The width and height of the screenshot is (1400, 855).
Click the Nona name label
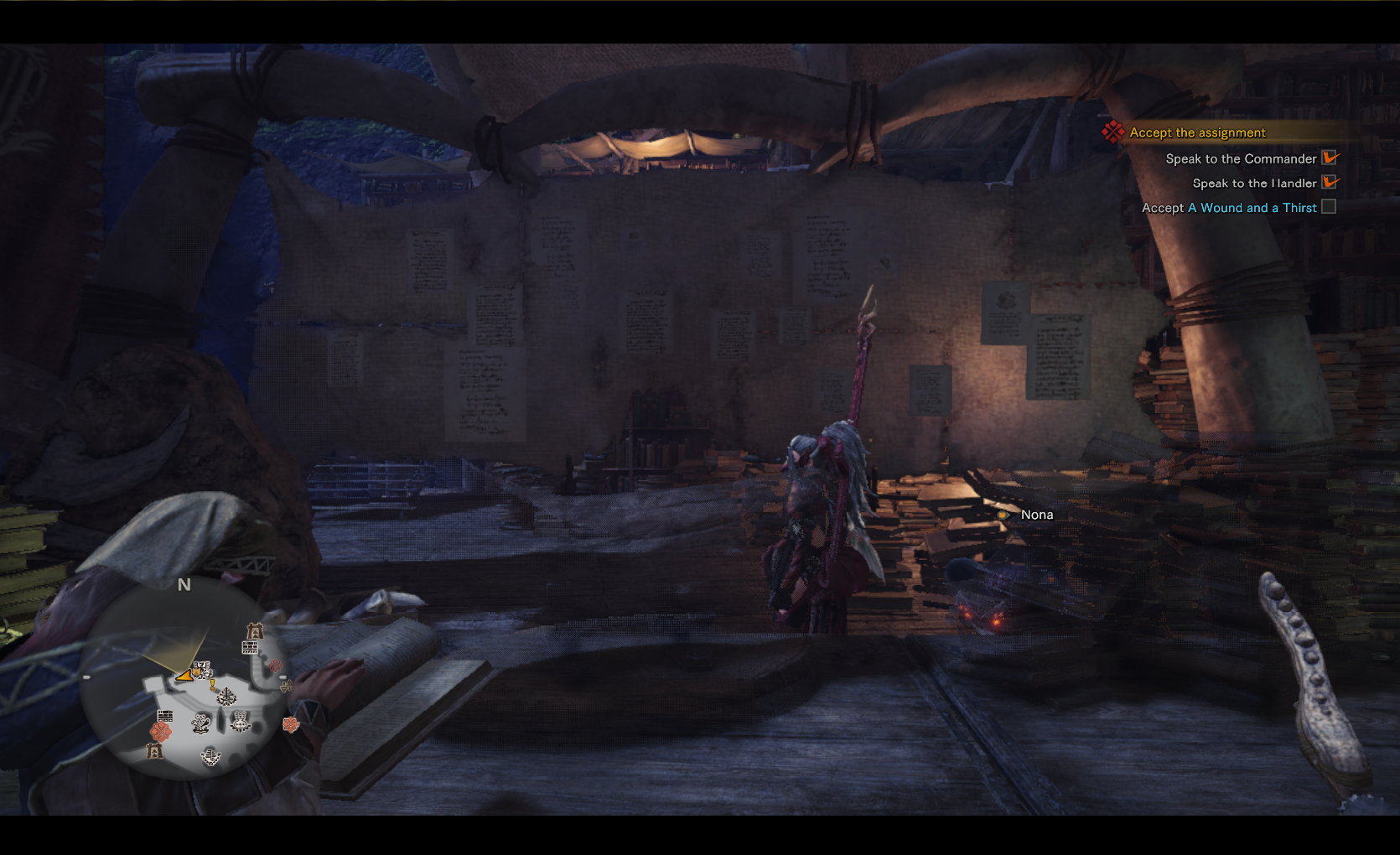1036,515
